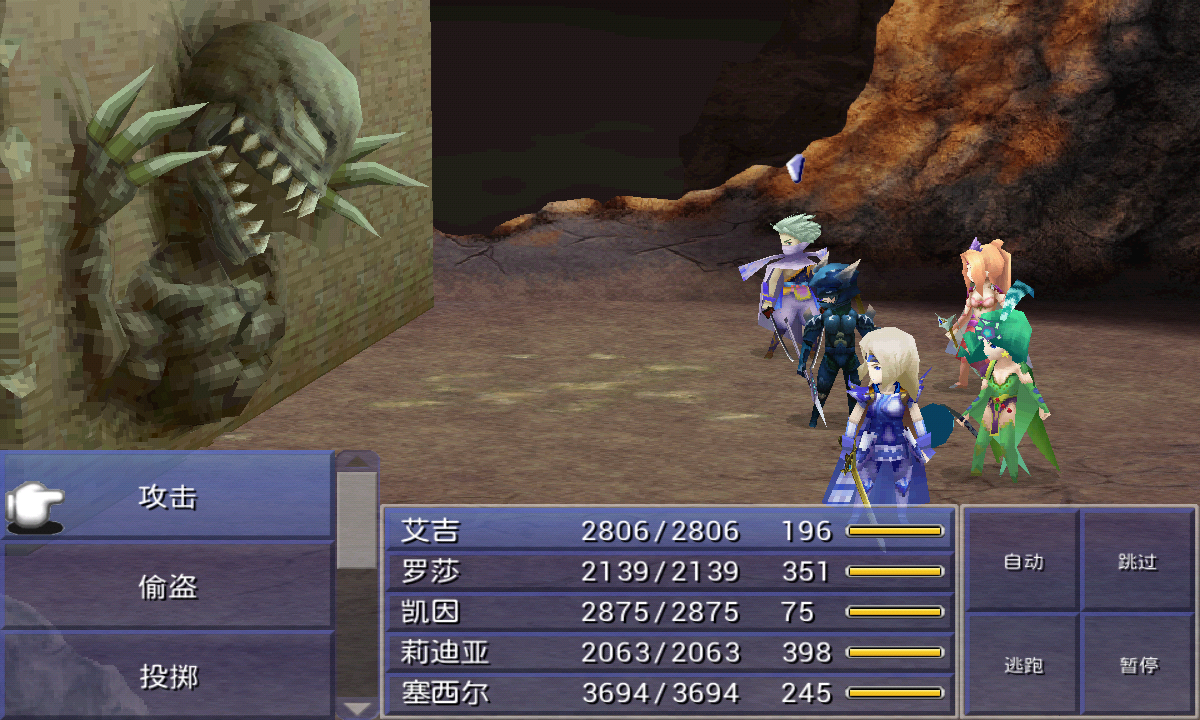The image size is (1200, 720).
Task: Select the 攻击 attack command
Action: tap(168, 497)
